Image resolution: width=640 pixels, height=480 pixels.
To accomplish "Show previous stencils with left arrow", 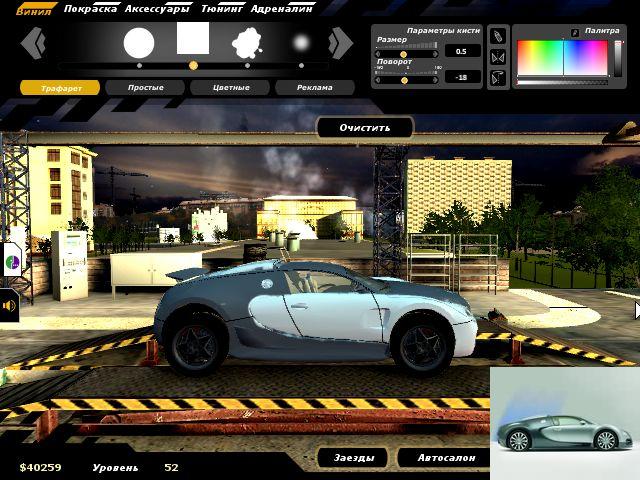I will tap(33, 43).
